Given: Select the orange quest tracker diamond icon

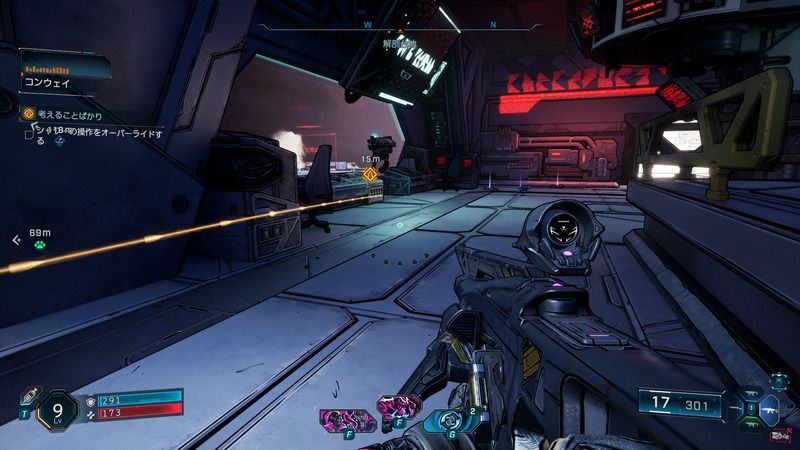Looking at the screenshot, I should point(28,114).
